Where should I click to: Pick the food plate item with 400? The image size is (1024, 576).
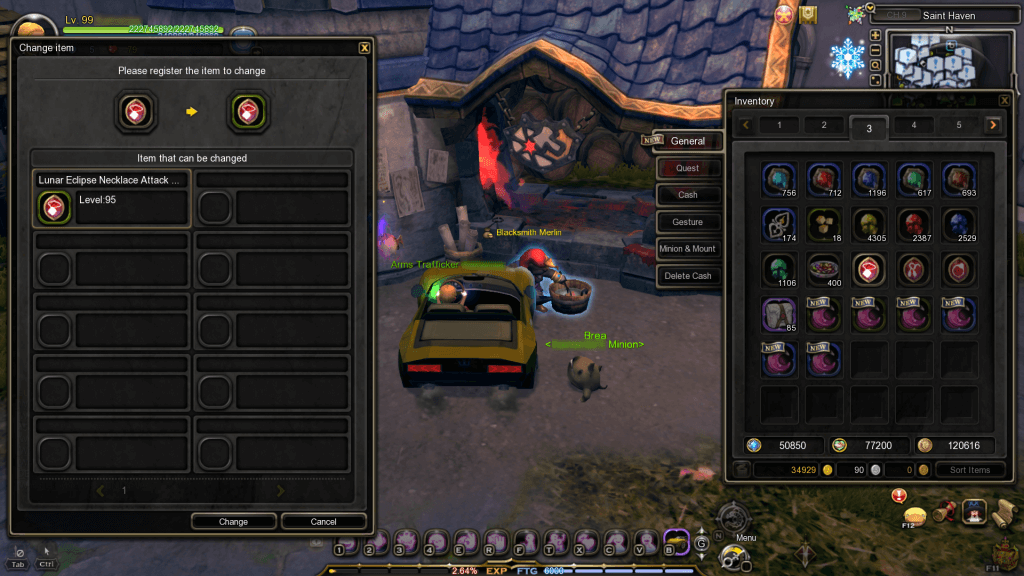[825, 270]
